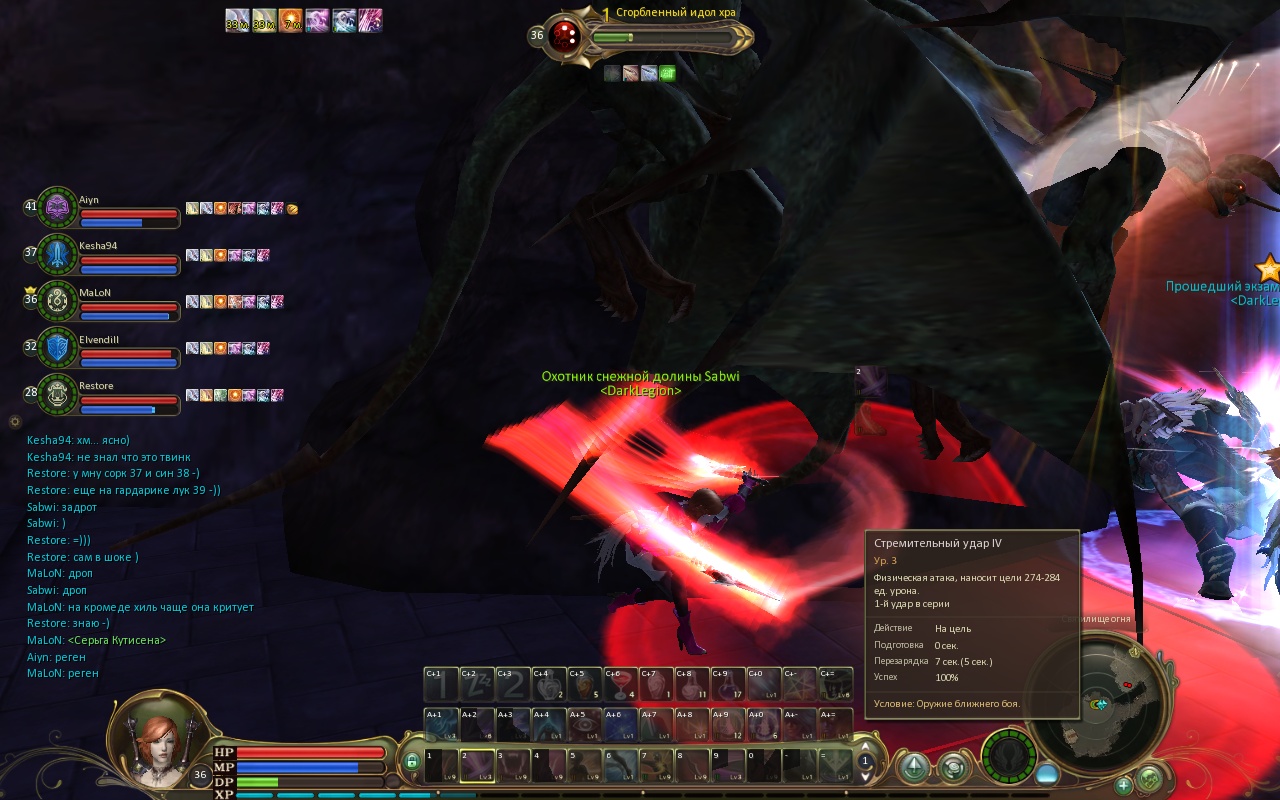Target party member Restore
This screenshot has width=1280, height=800.
pos(58,393)
